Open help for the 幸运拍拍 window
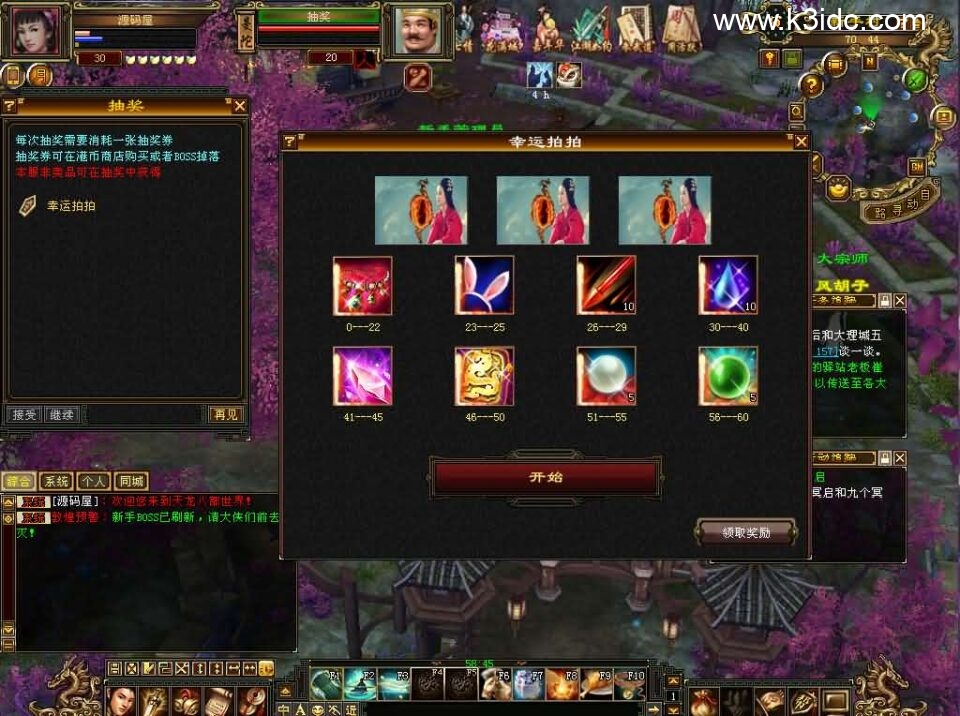 (290, 142)
